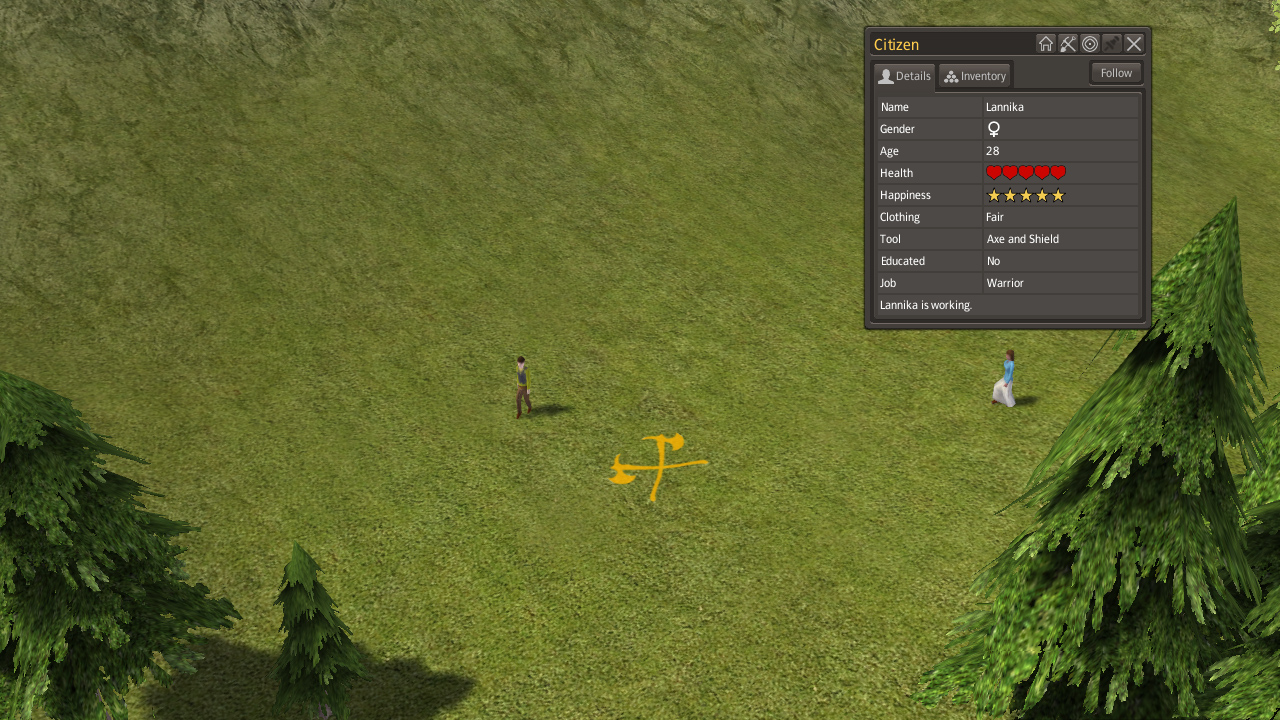This screenshot has height=720, width=1280.
Task: Go to citizen's home via house icon
Action: (x=1046, y=44)
